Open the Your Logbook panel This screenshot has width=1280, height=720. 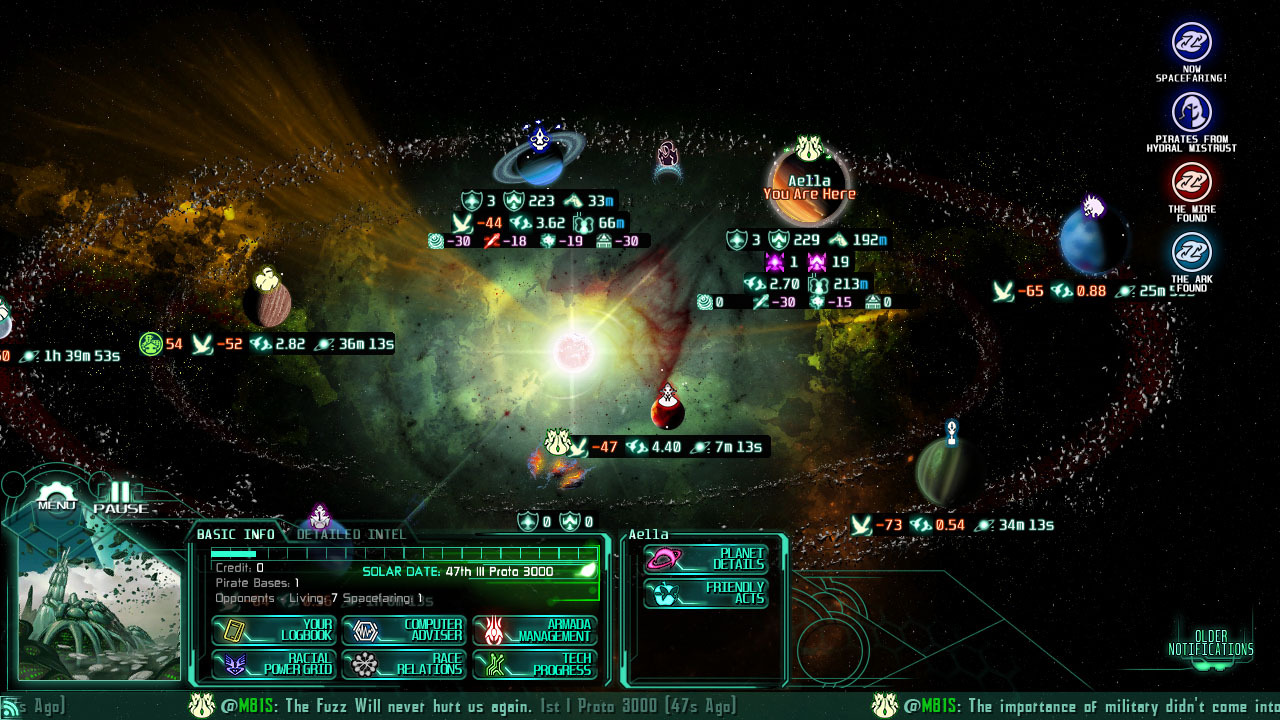[x=273, y=629]
